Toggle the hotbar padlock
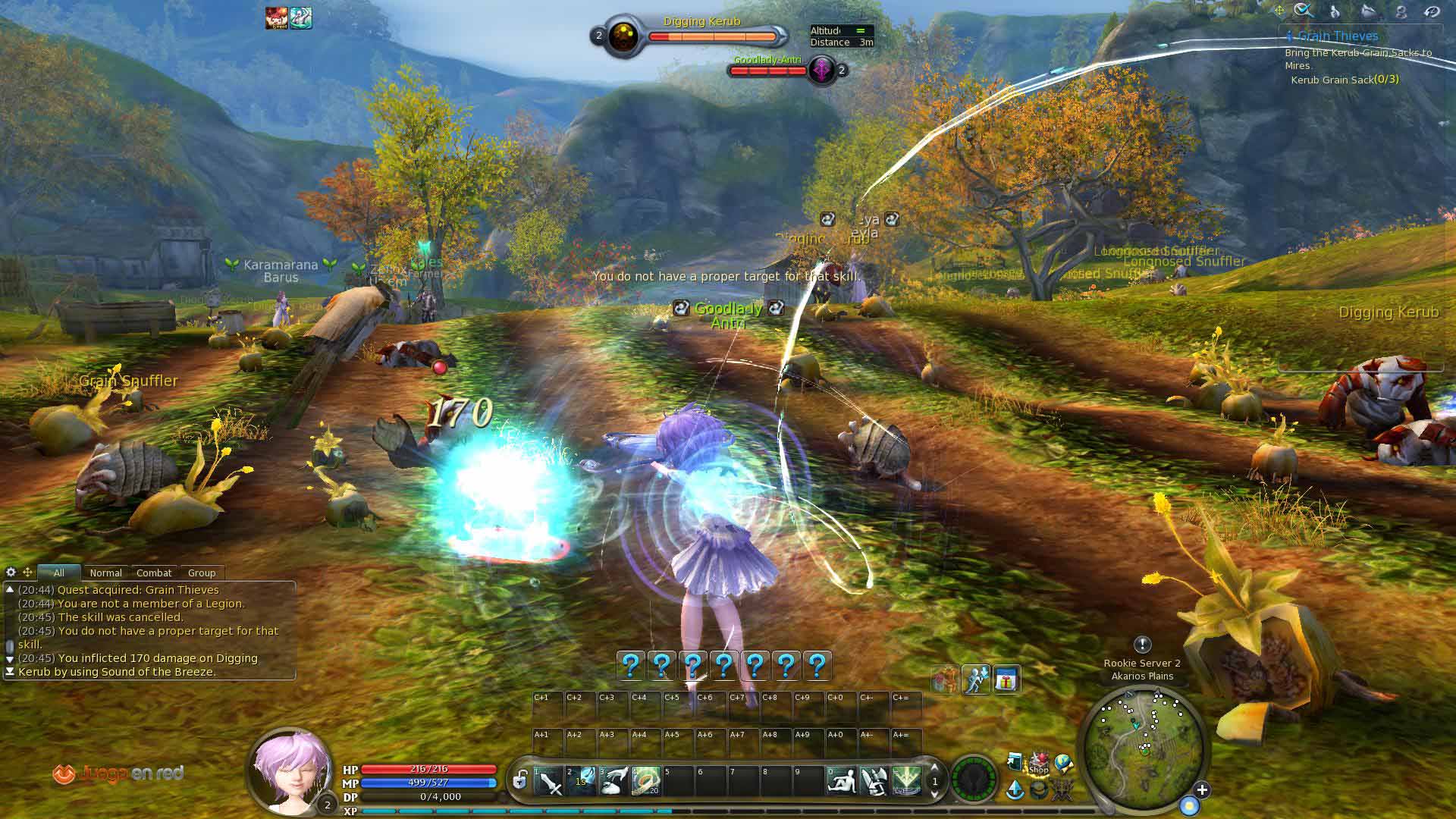This screenshot has width=1456, height=819. click(x=520, y=780)
